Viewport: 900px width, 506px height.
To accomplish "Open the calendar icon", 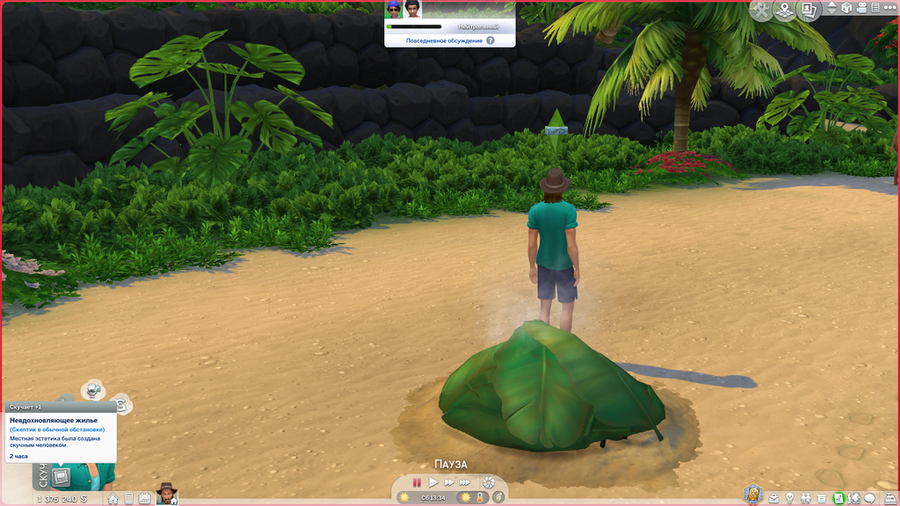I will (x=145, y=497).
